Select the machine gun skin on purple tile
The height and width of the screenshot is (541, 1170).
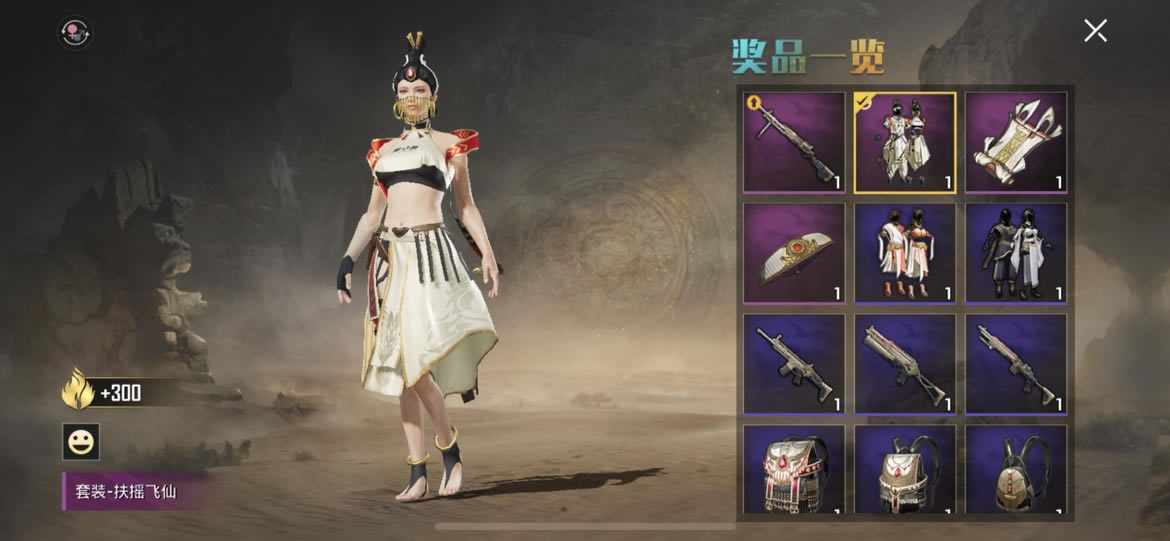[794, 142]
